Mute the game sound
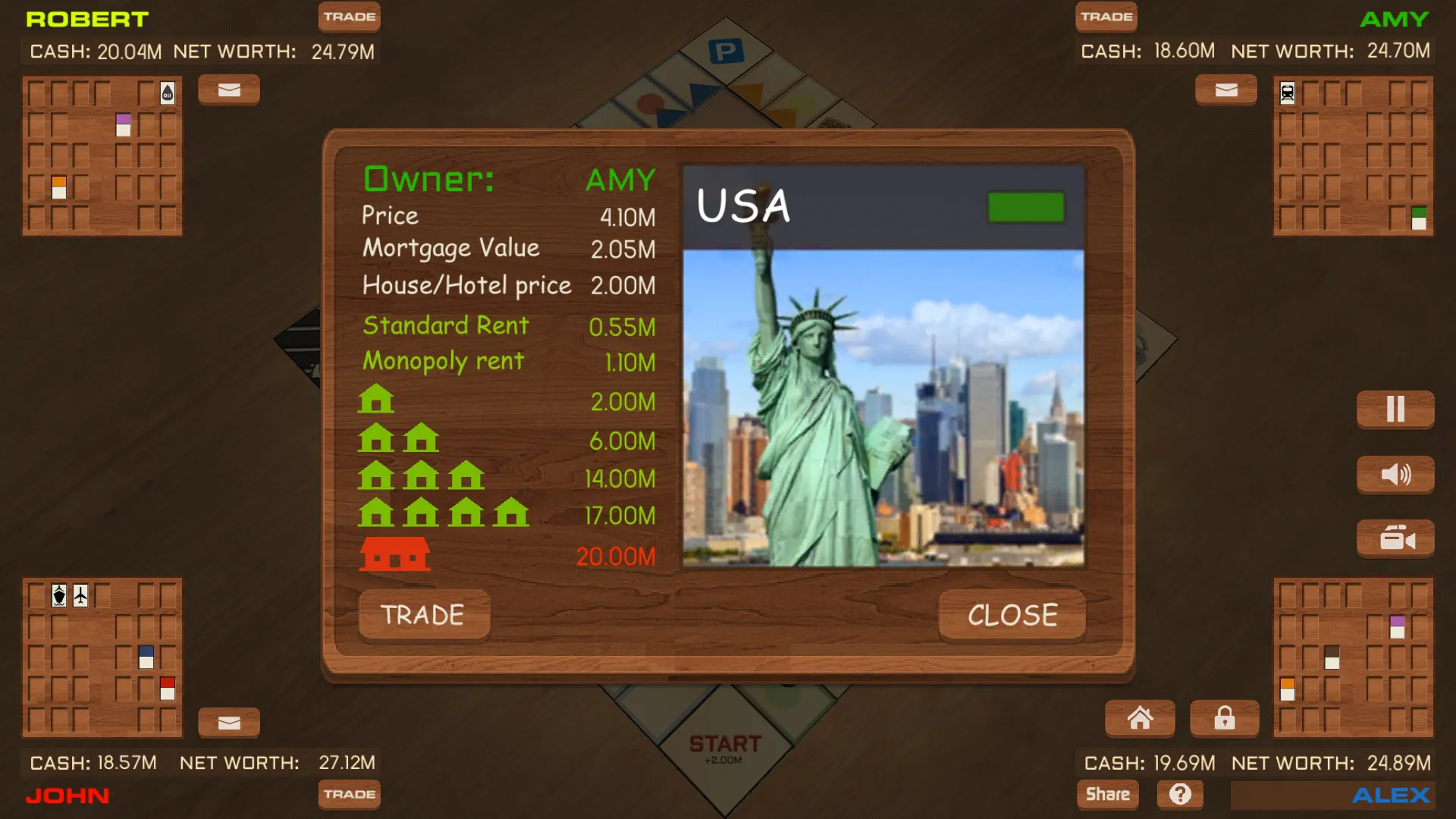The image size is (1456, 819). coord(1395,474)
